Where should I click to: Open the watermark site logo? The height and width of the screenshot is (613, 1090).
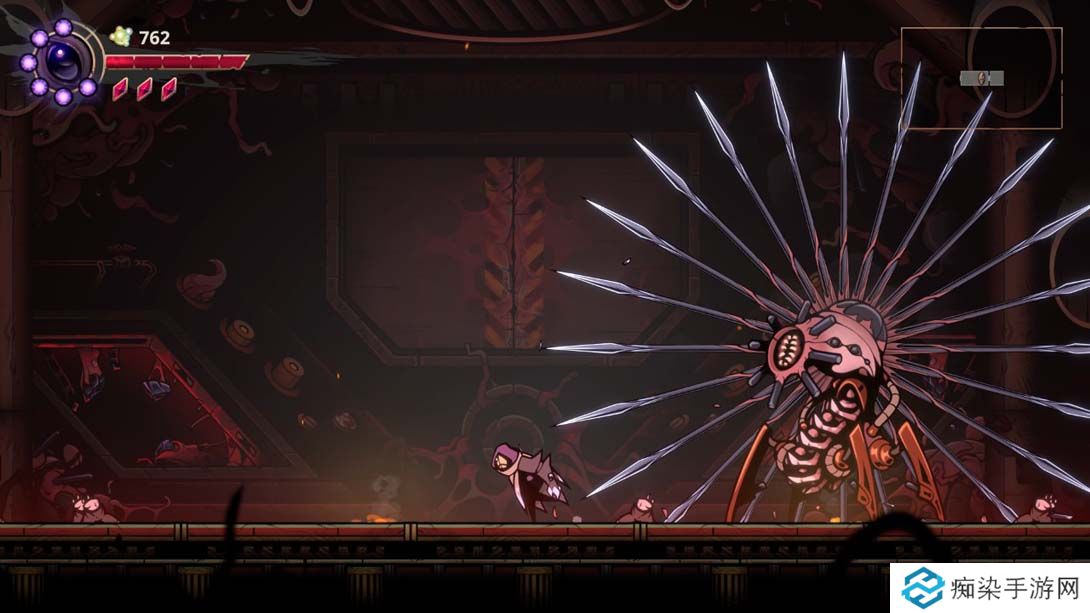point(922,588)
